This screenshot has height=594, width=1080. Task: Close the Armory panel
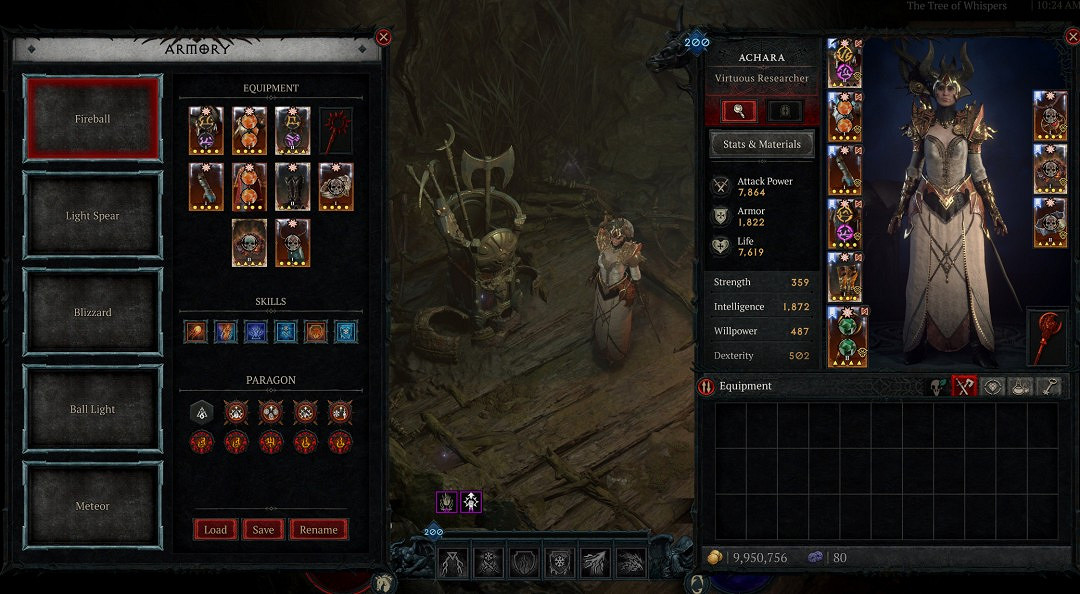[383, 38]
